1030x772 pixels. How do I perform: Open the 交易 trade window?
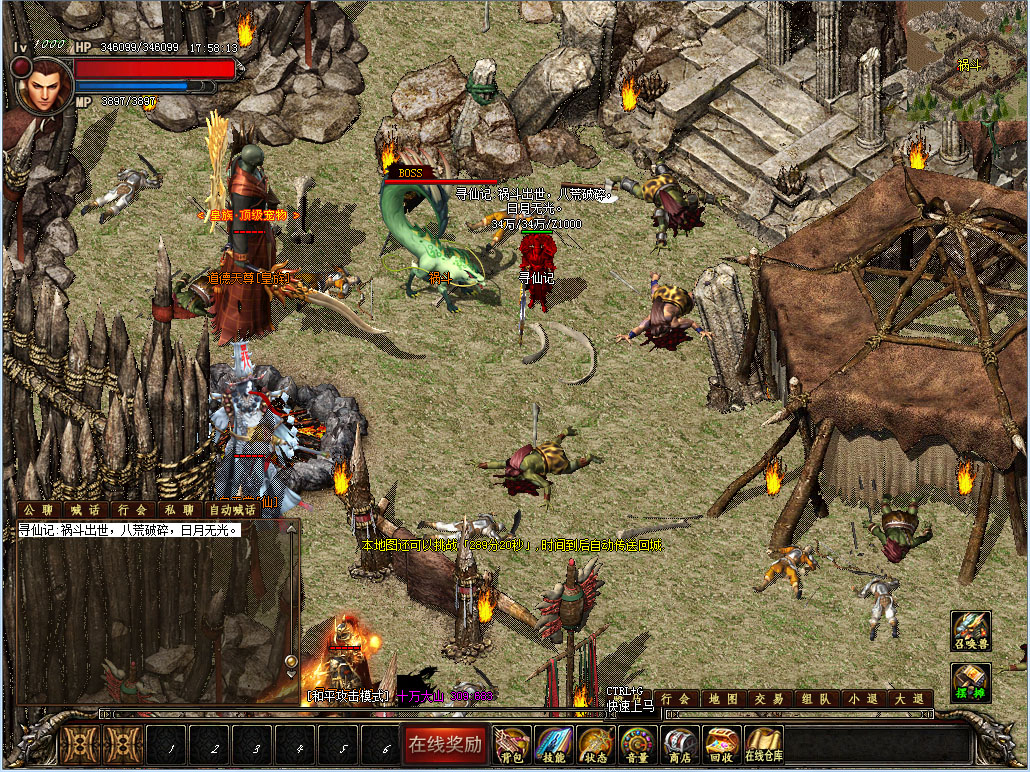pos(769,699)
